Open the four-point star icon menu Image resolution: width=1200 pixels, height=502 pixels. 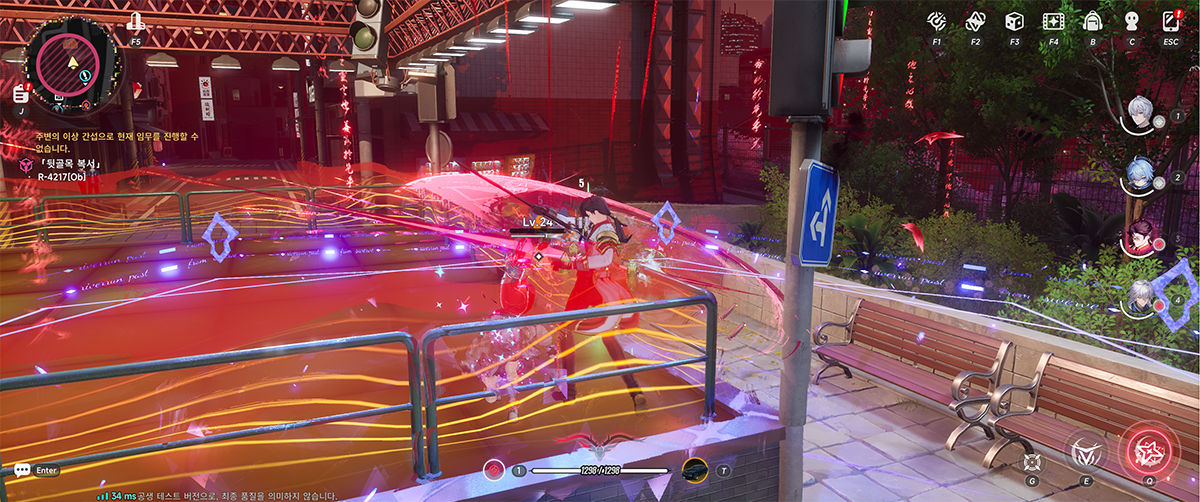(x=975, y=21)
